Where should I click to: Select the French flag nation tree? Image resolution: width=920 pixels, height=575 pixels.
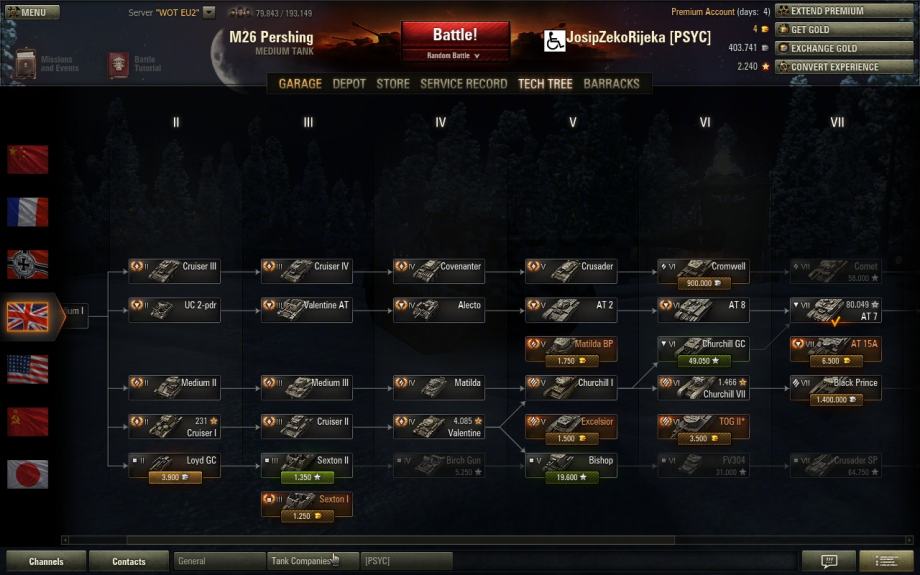coord(28,211)
